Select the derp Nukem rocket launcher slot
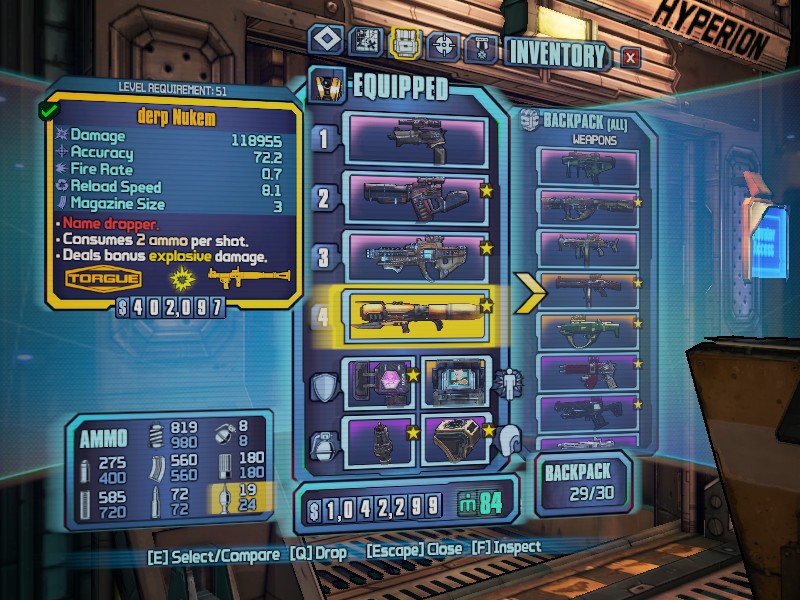 coord(416,314)
